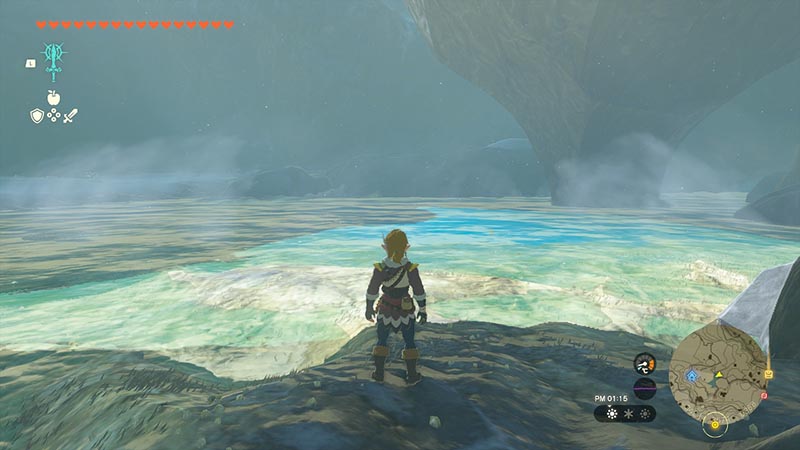Click the yellow chest marker on minimap edge
The height and width of the screenshot is (450, 800).
click(768, 374)
